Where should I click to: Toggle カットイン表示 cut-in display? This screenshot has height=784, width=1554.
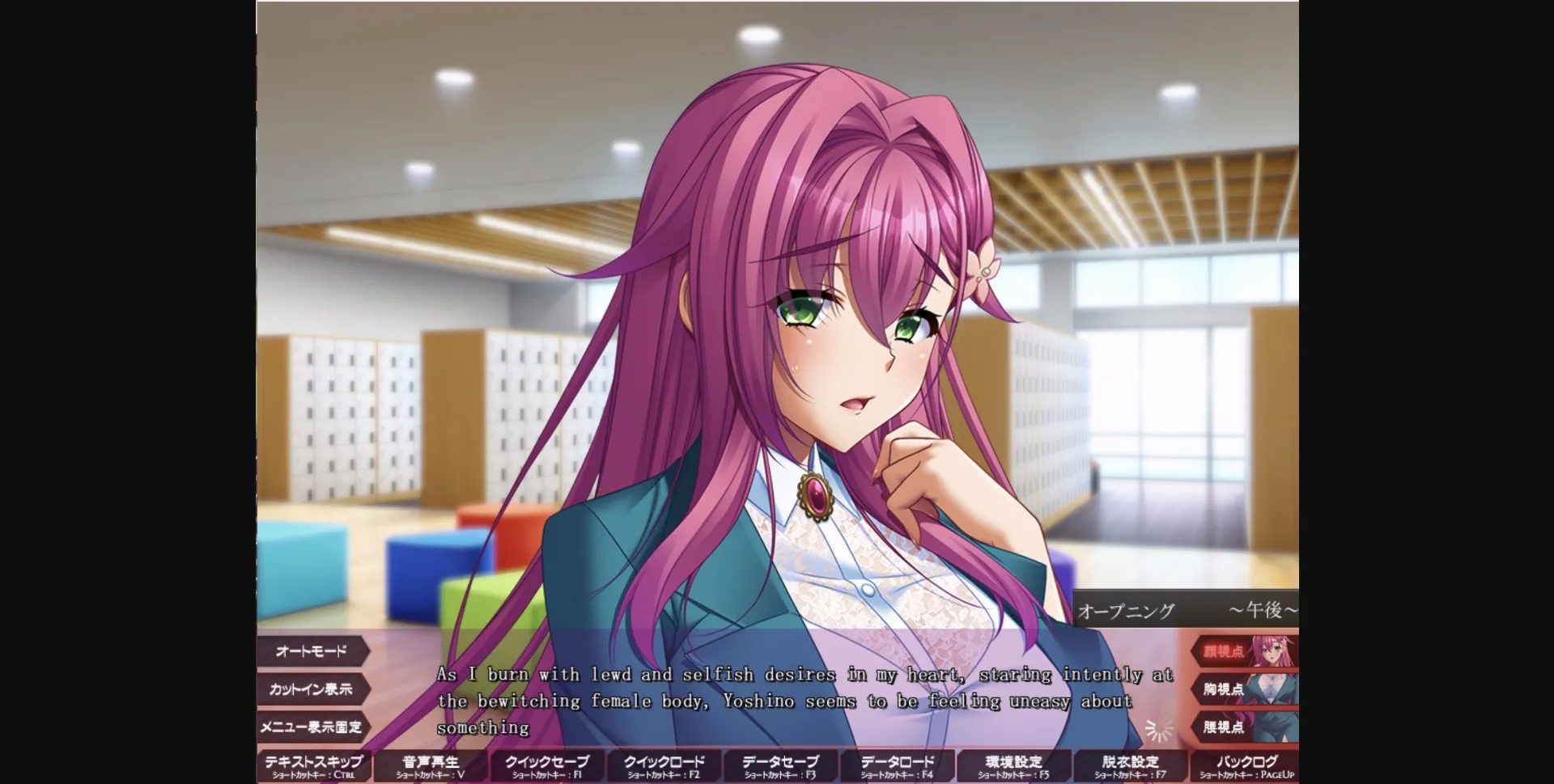312,689
